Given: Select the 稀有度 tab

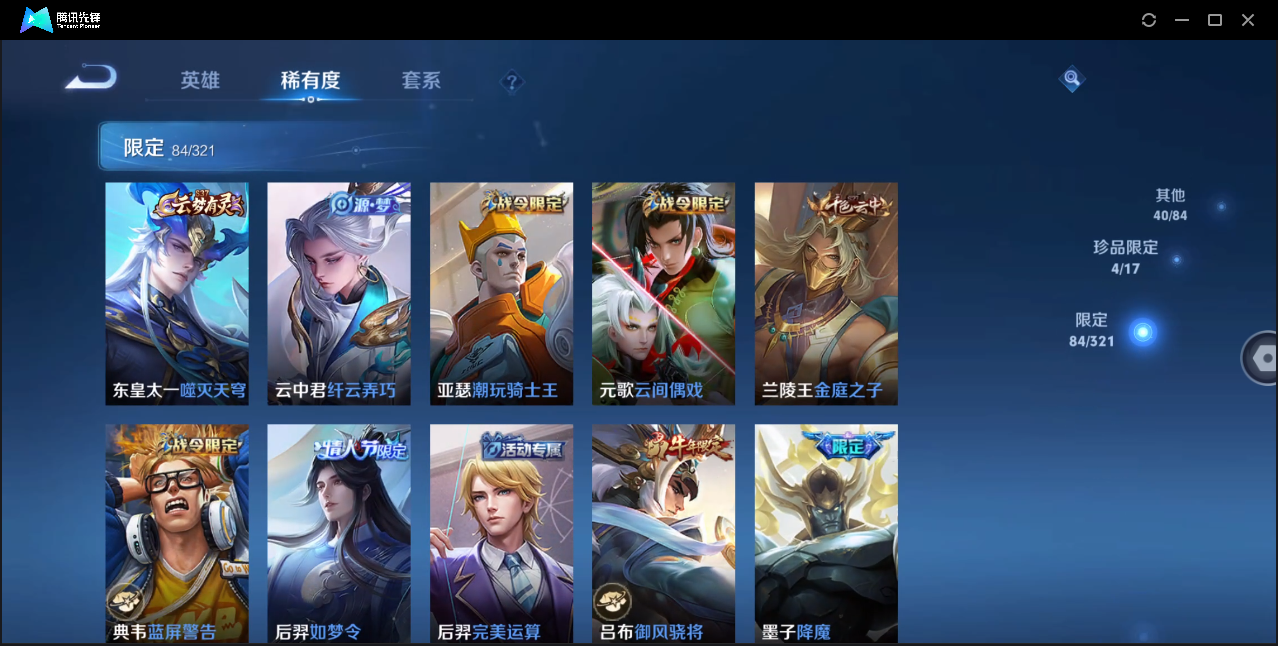Looking at the screenshot, I should [x=310, y=81].
